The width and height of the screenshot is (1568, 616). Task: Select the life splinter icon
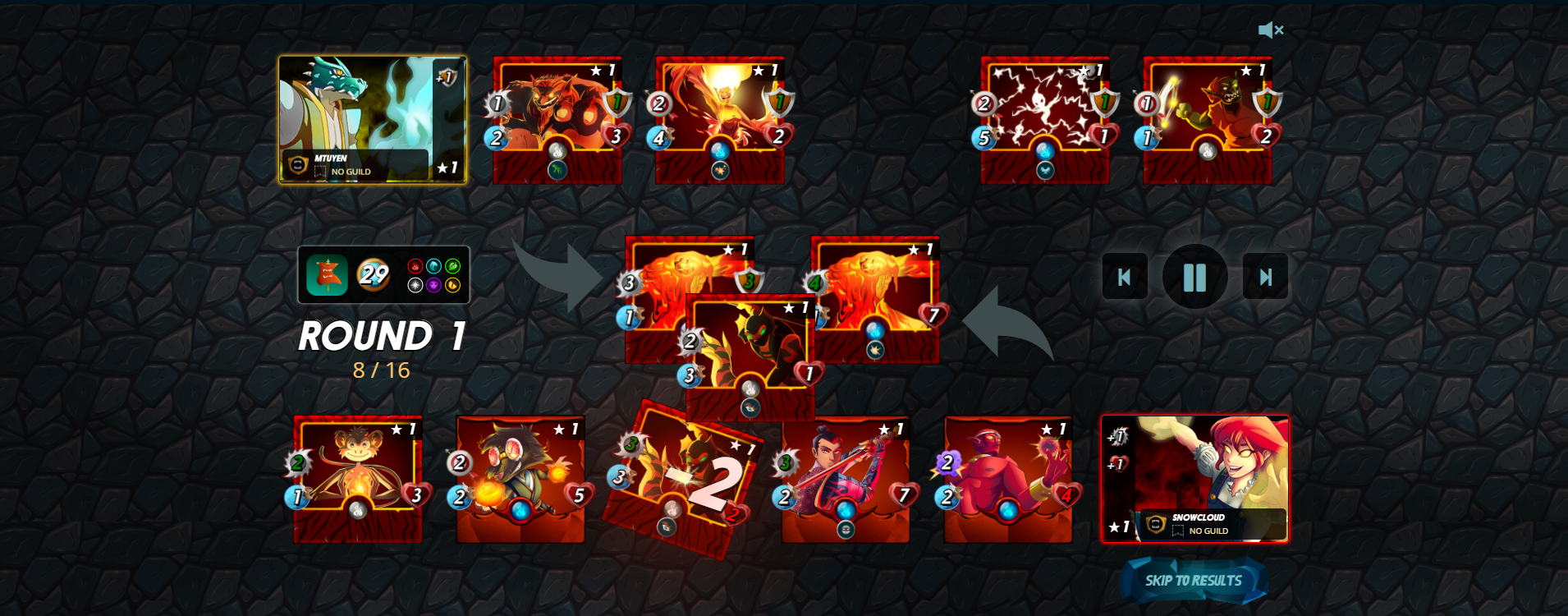415,285
